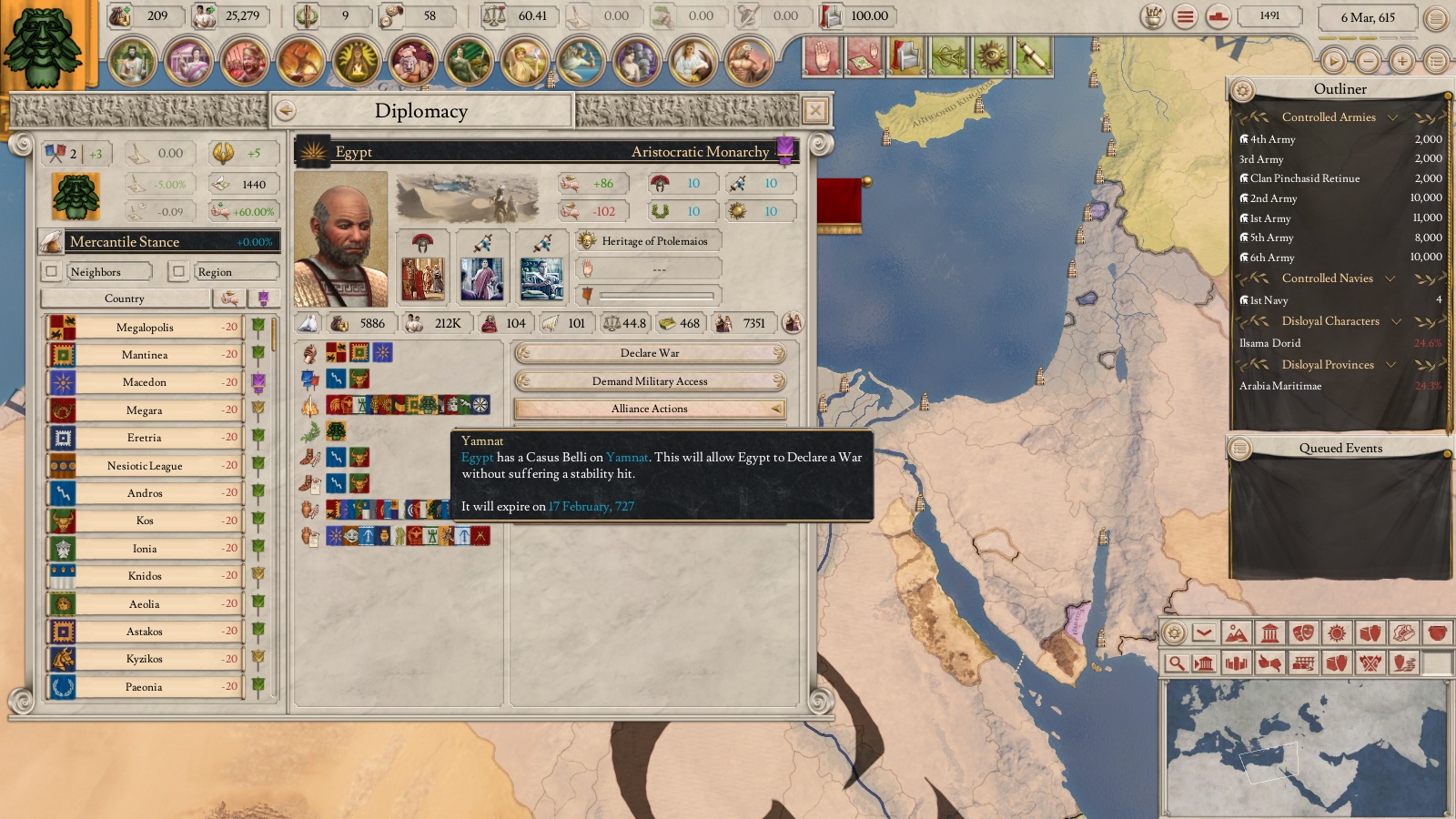The width and height of the screenshot is (1456, 819).
Task: Open disloyal character Ilsama Dorid
Action: 1269,343
